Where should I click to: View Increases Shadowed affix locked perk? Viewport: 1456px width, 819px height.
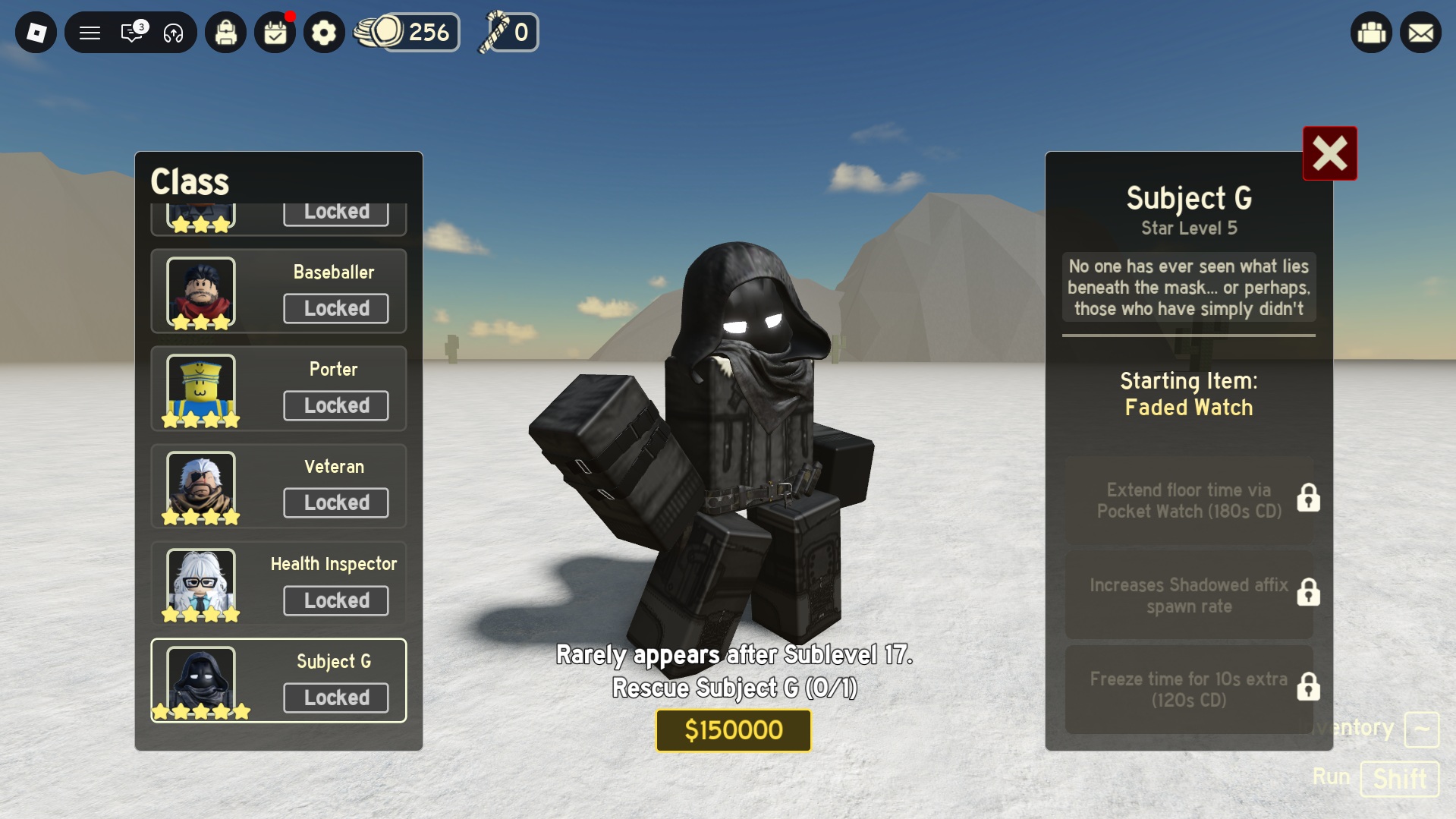pyautogui.click(x=1189, y=595)
